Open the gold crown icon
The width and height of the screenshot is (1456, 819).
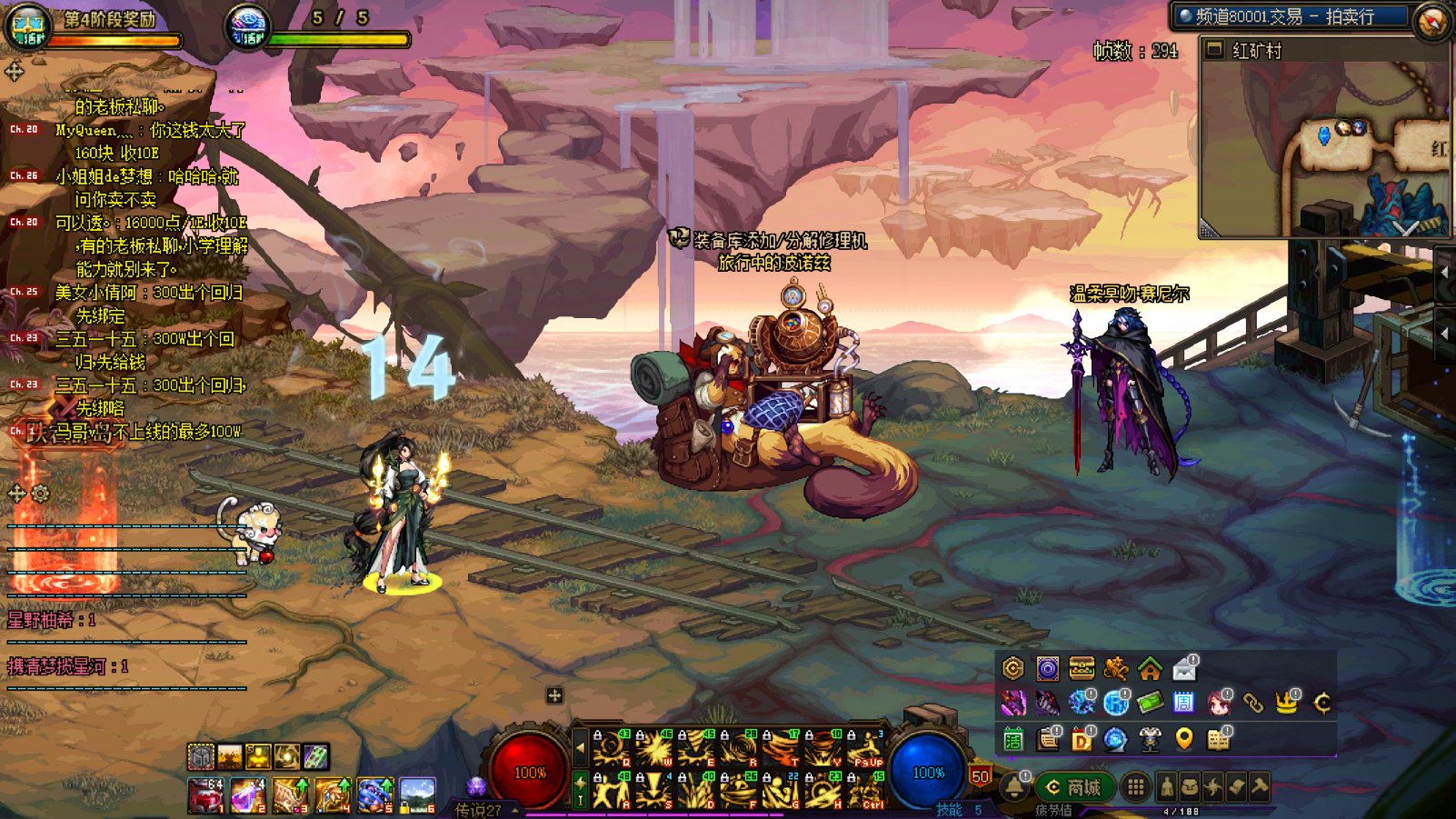click(1287, 703)
